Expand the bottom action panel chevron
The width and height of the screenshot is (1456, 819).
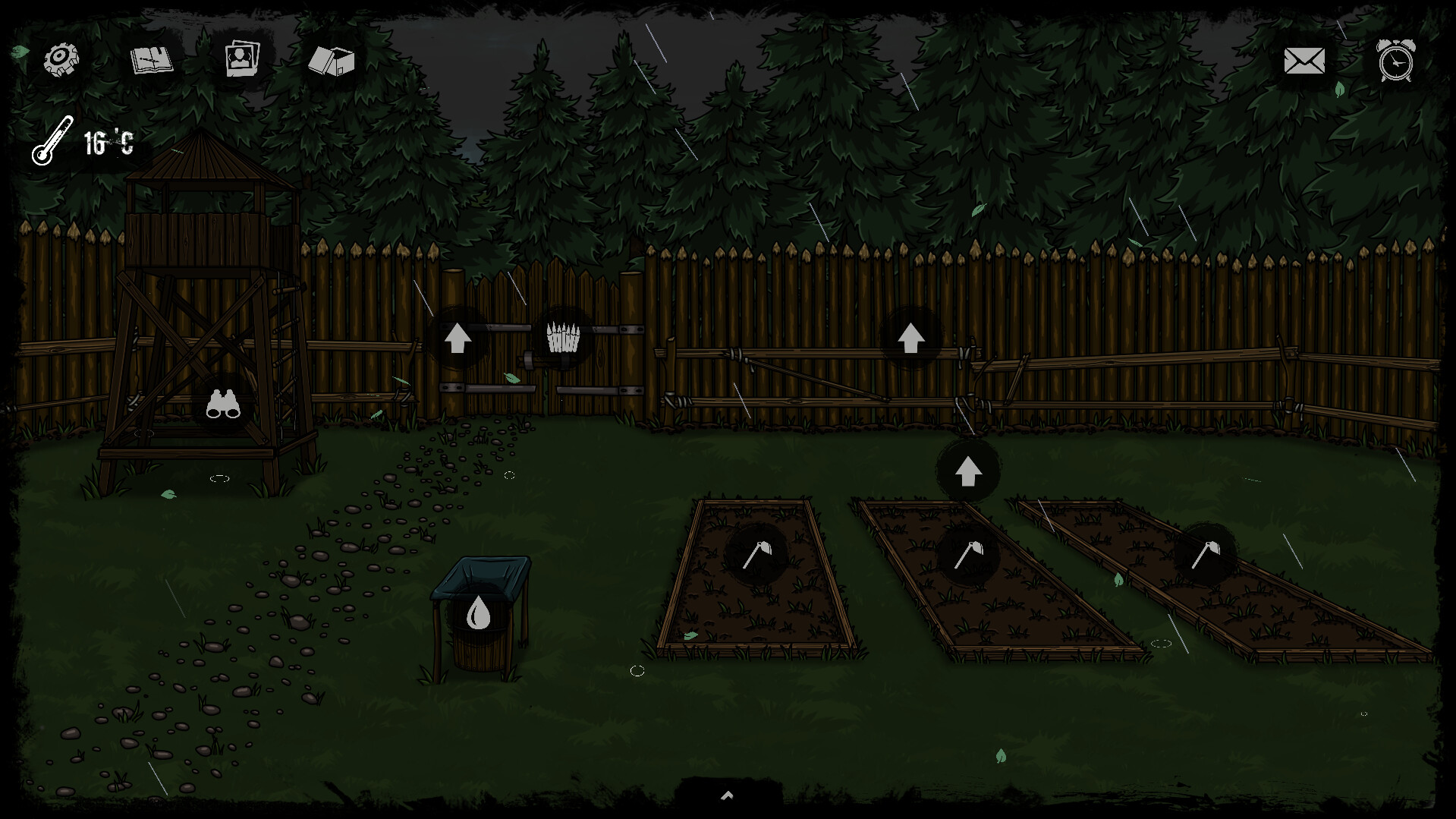[728, 795]
